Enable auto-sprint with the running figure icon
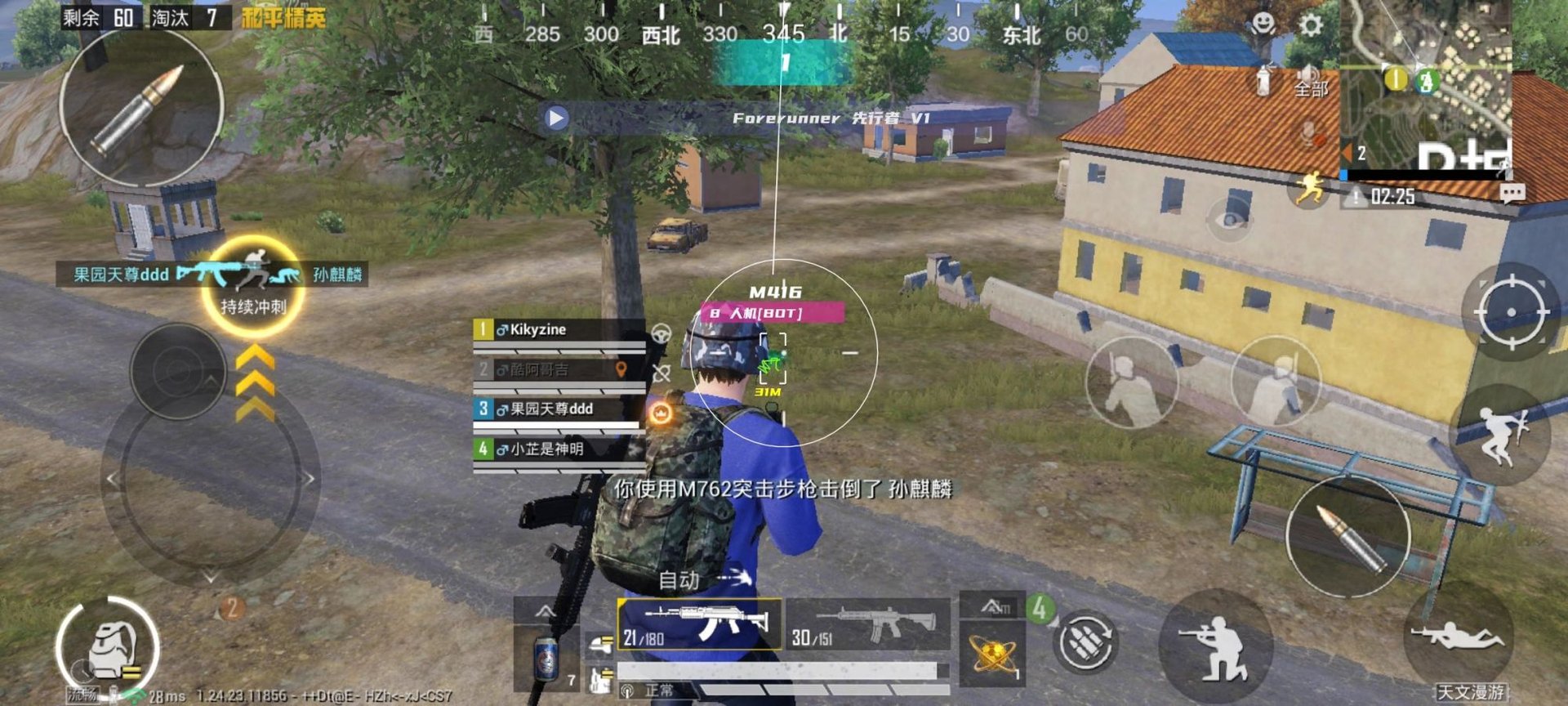The image size is (1568, 706). 1312,189
